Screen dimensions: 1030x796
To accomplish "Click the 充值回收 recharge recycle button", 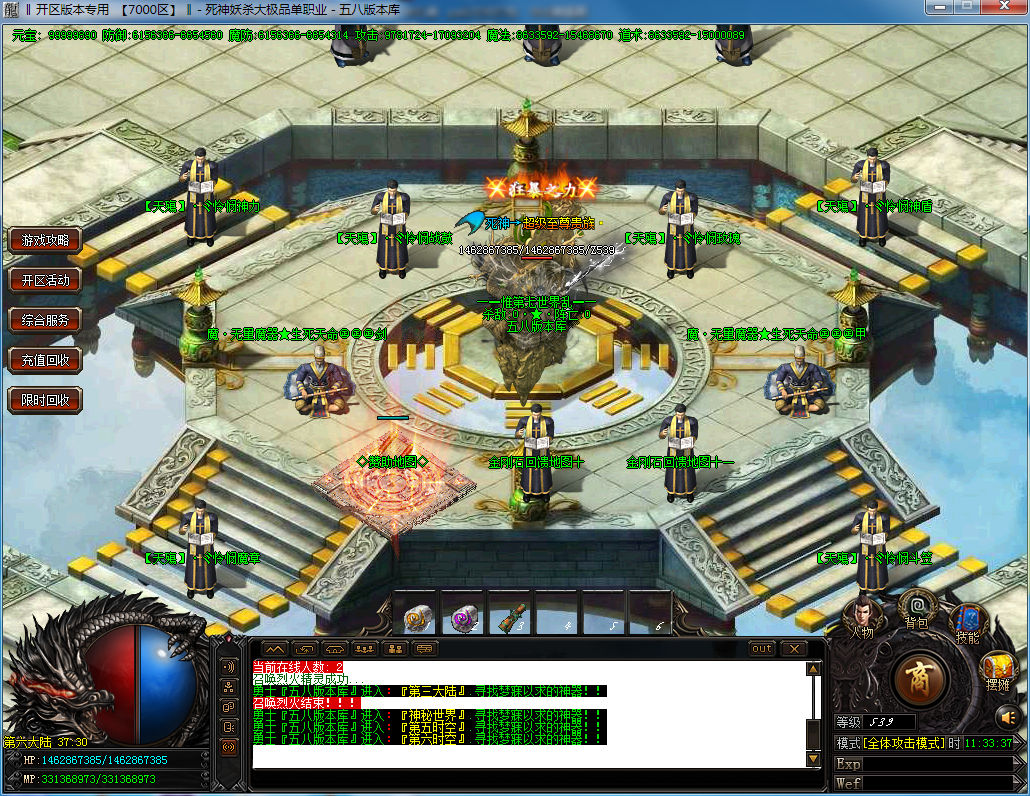I will tap(44, 360).
